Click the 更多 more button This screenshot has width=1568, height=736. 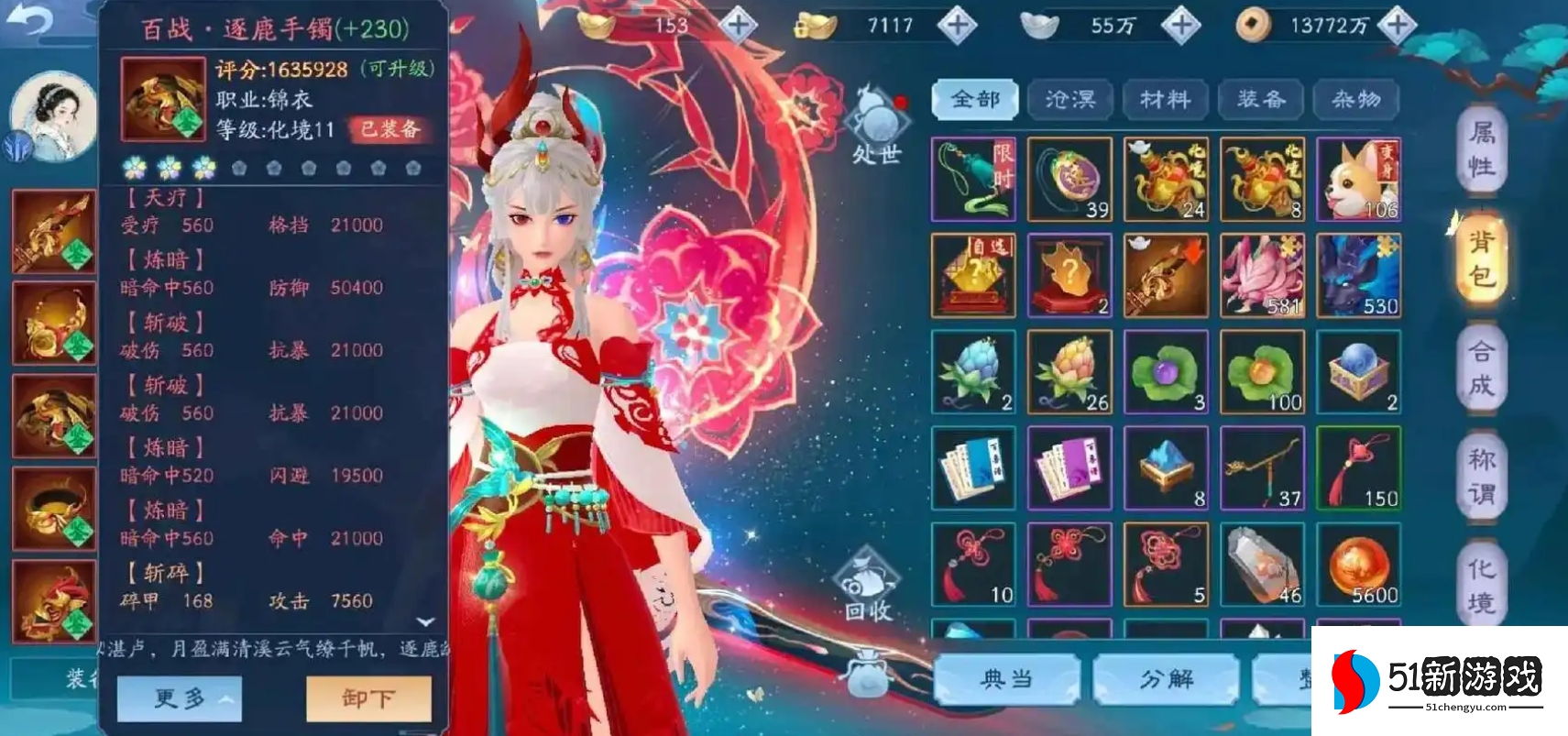[180, 698]
